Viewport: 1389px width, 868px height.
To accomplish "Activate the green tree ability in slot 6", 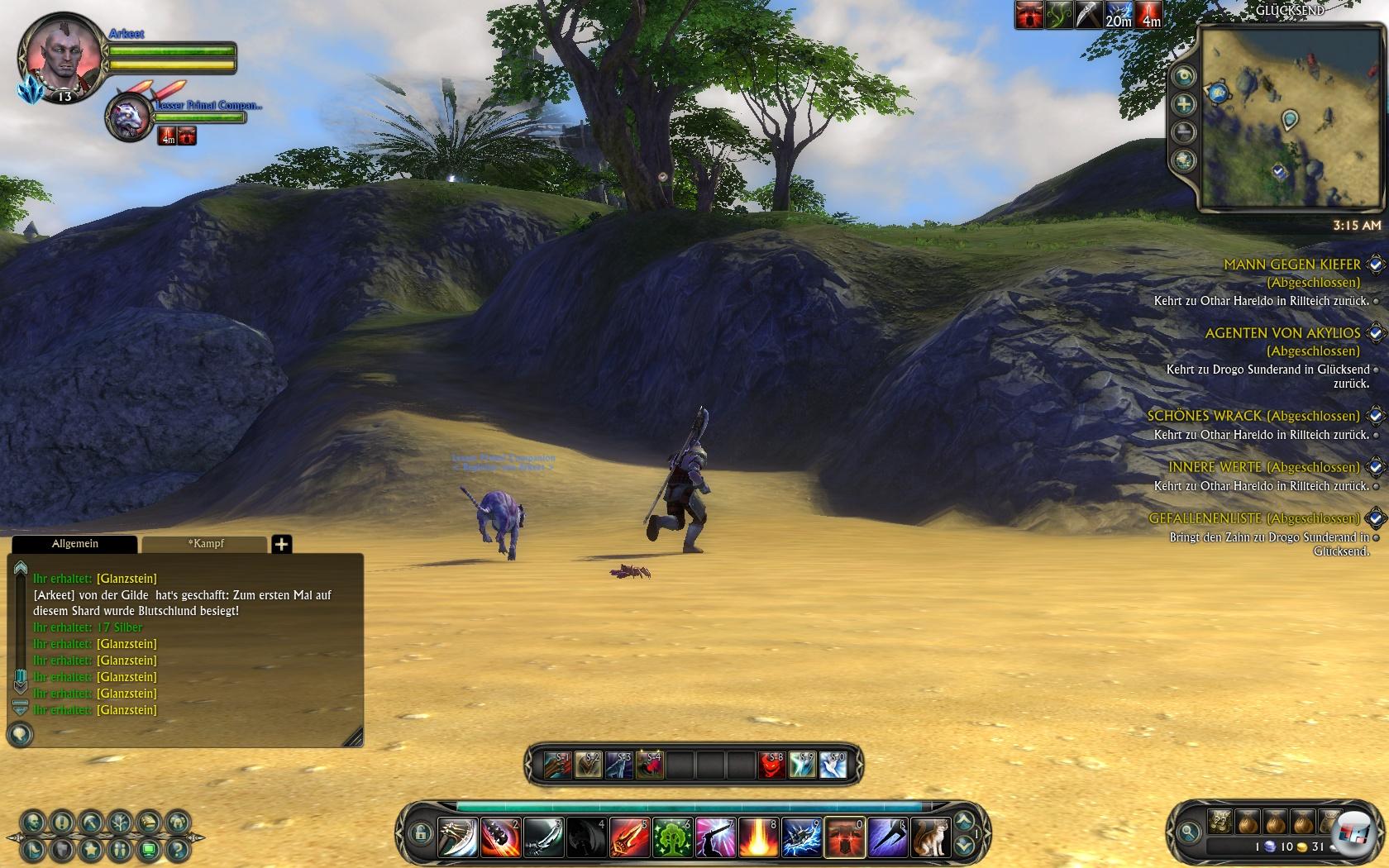I will 673,837.
